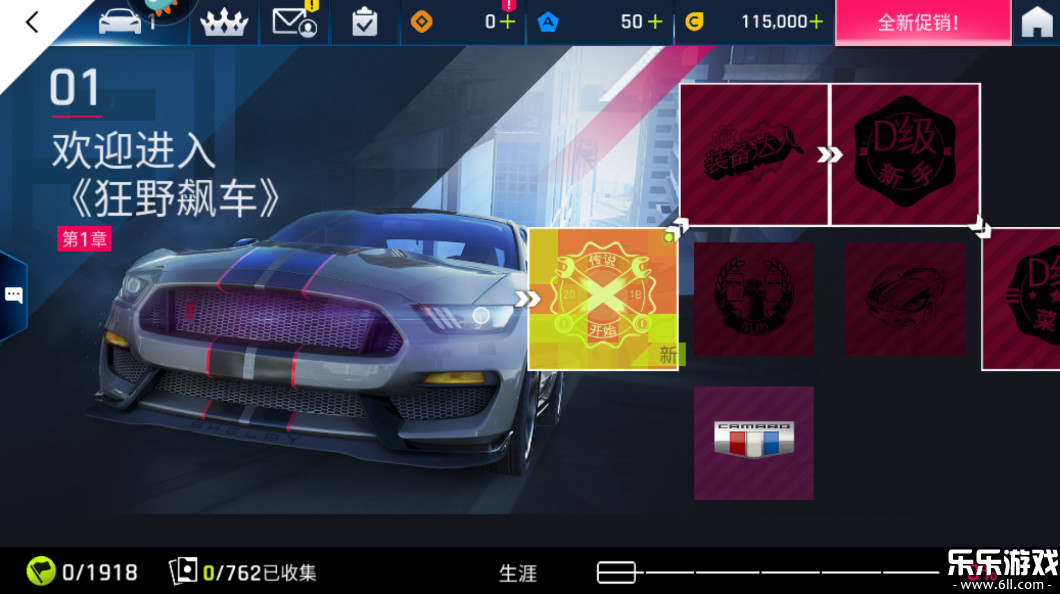Open the mail inbox icon
This screenshot has height=594, width=1060.
tap(294, 22)
